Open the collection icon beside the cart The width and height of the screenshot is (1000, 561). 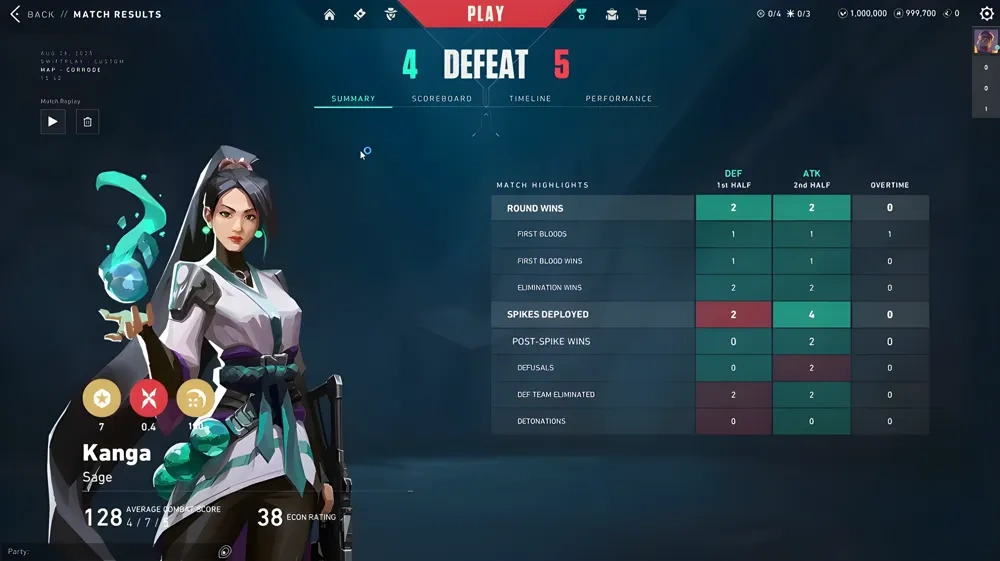(x=612, y=14)
